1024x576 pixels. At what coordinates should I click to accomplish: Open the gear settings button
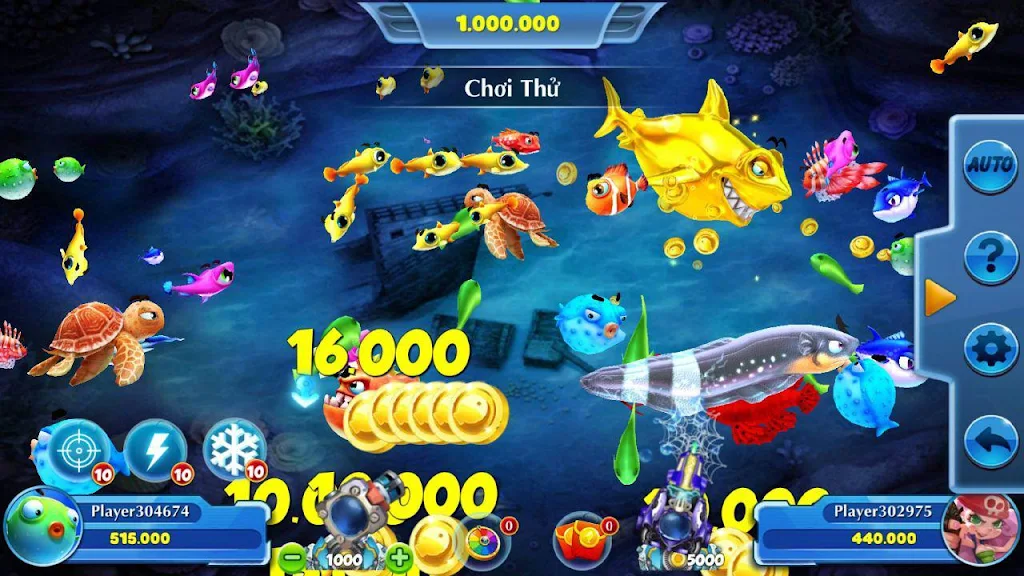tap(990, 349)
